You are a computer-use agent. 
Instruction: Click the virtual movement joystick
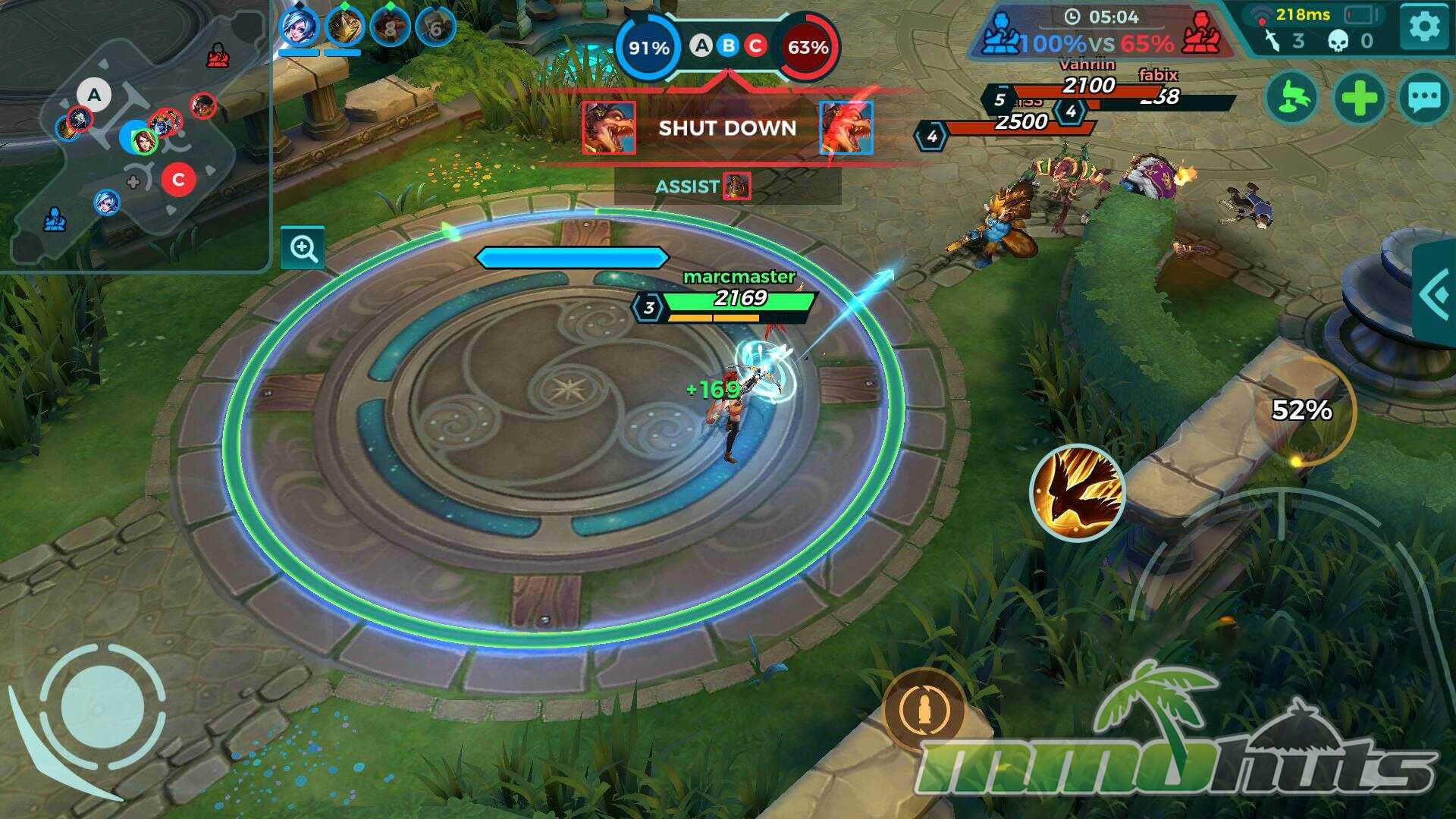click(x=102, y=707)
